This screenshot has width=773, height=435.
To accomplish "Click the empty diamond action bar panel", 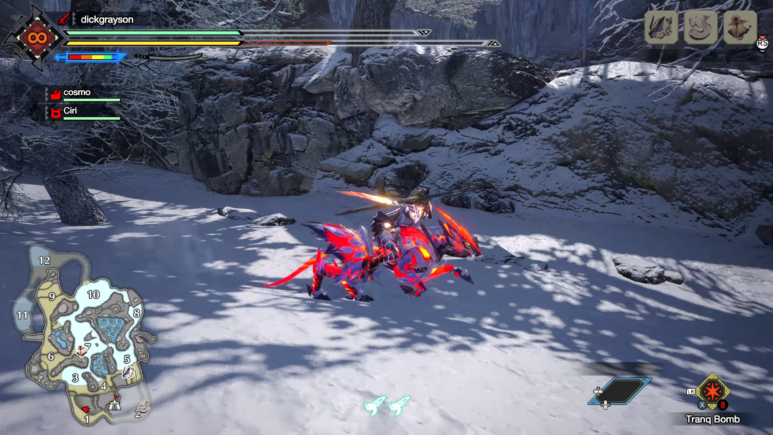I will (620, 390).
